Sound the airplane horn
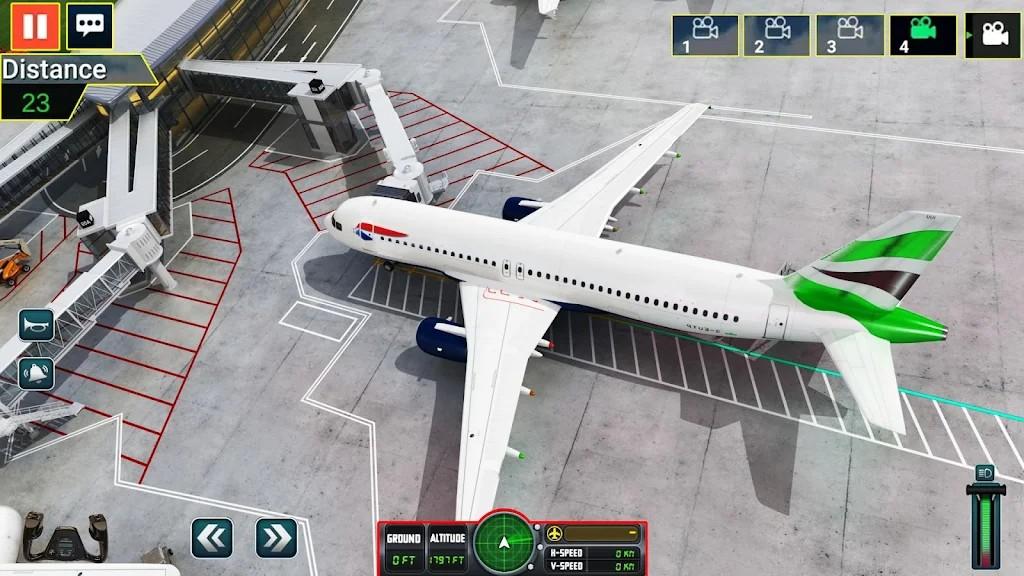 (x=36, y=325)
